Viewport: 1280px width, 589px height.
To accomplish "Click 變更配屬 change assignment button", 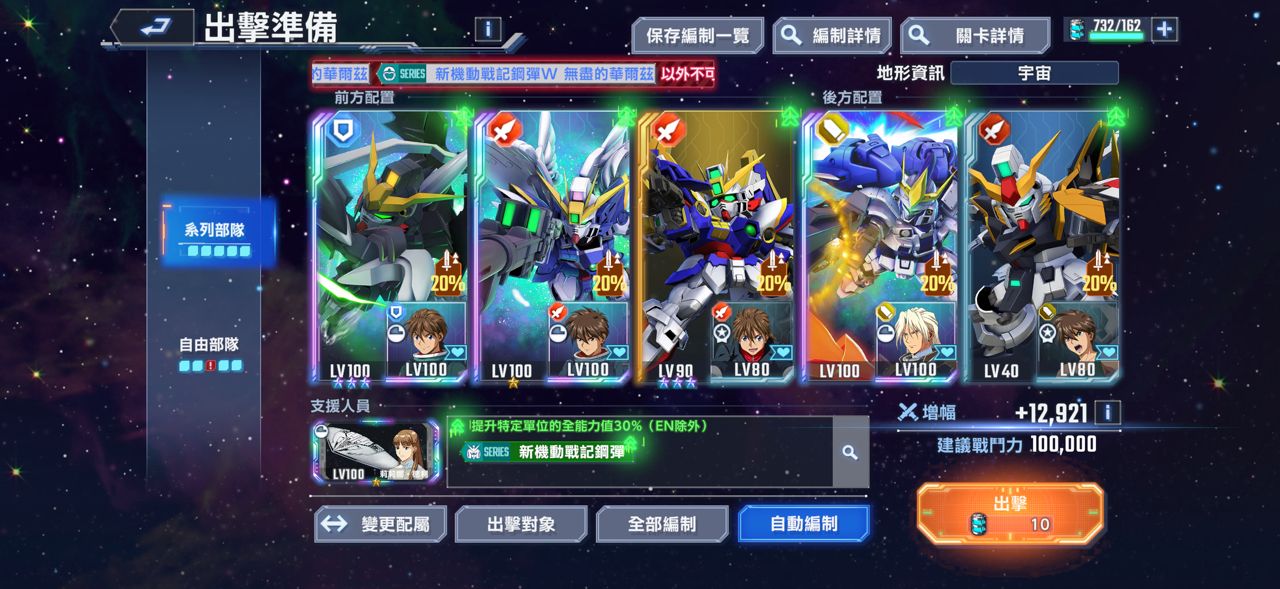I will point(380,524).
